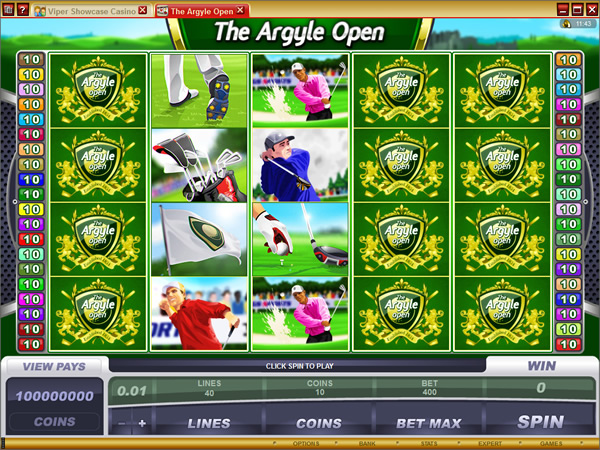This screenshot has width=600, height=450.
Task: Close the casino window
Action: (x=588, y=9)
